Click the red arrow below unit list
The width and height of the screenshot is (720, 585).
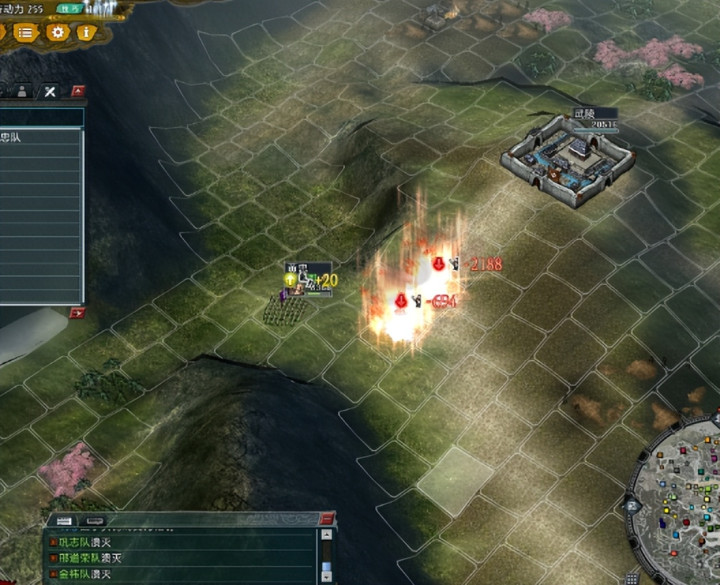[x=77, y=313]
